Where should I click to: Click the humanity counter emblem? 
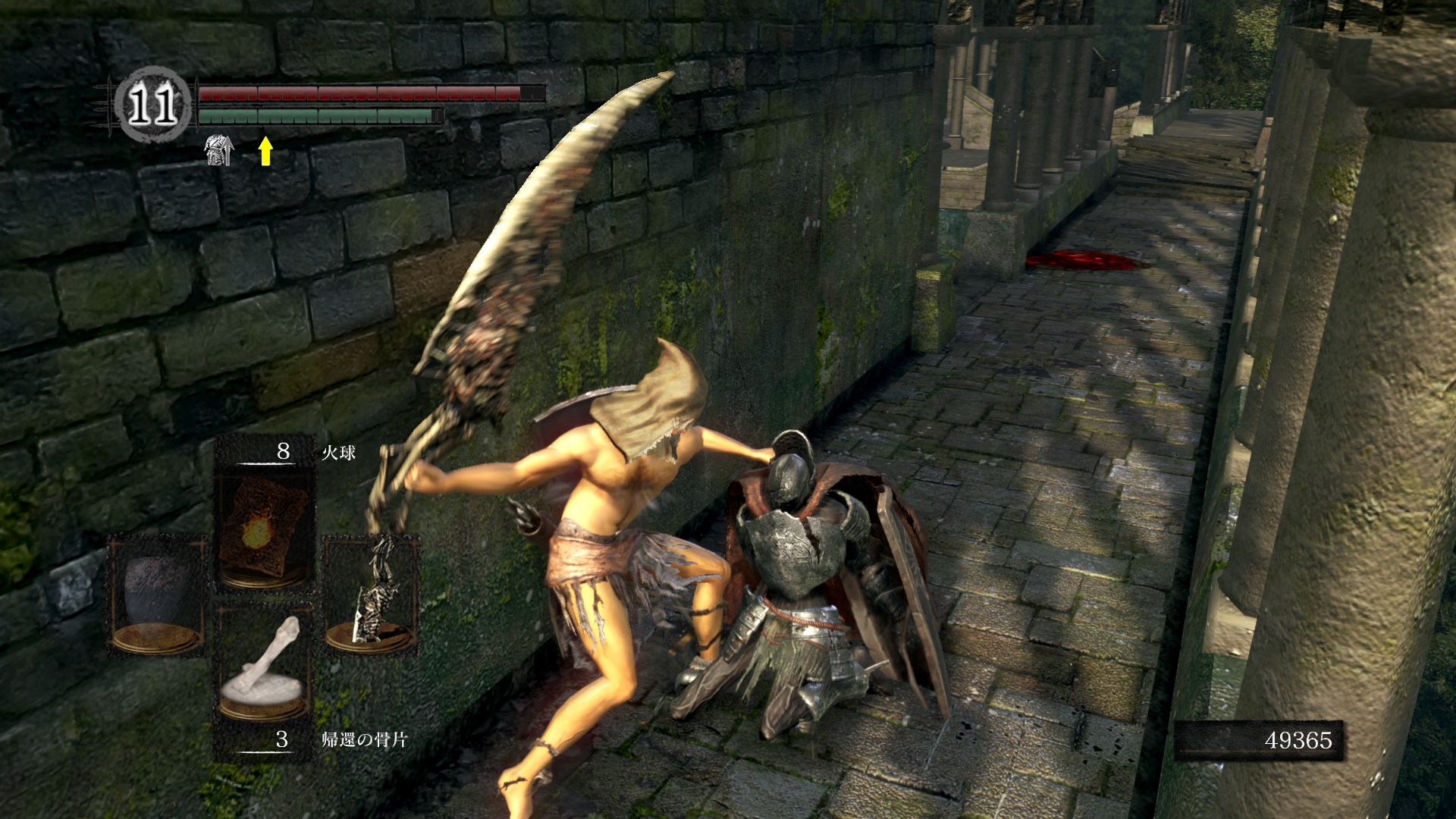[152, 105]
